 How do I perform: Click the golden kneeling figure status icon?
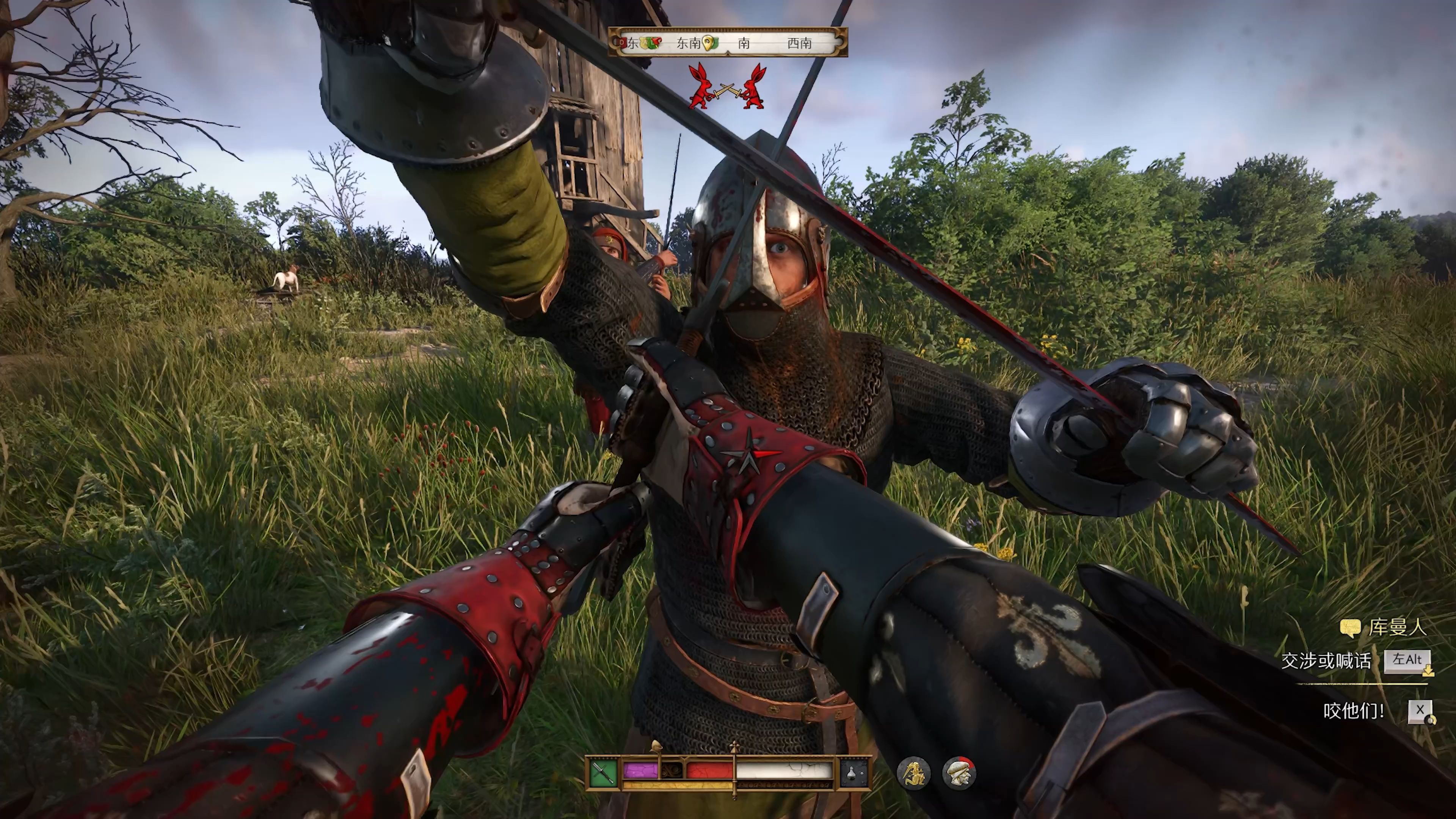(x=913, y=773)
